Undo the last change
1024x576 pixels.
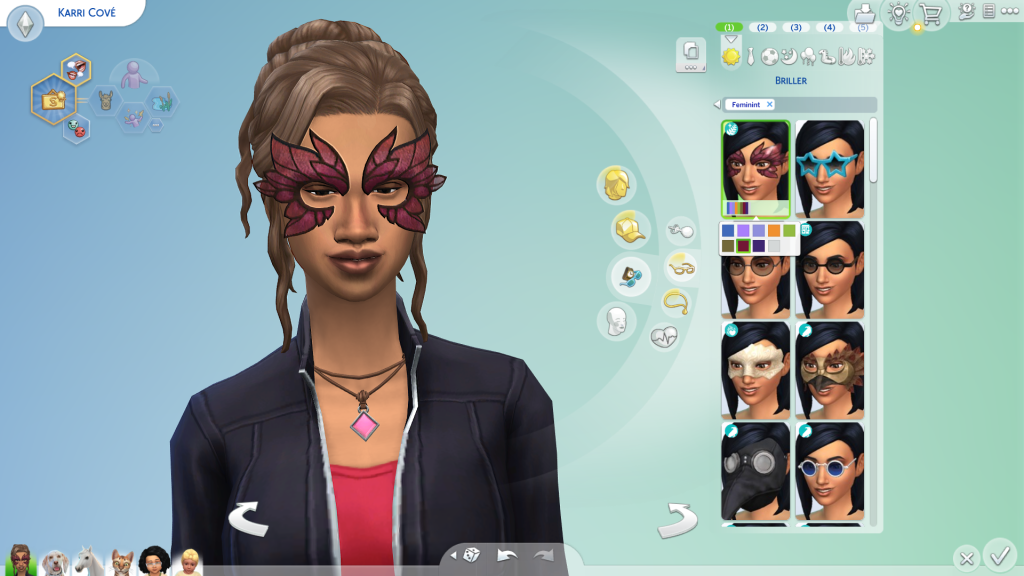click(x=507, y=555)
